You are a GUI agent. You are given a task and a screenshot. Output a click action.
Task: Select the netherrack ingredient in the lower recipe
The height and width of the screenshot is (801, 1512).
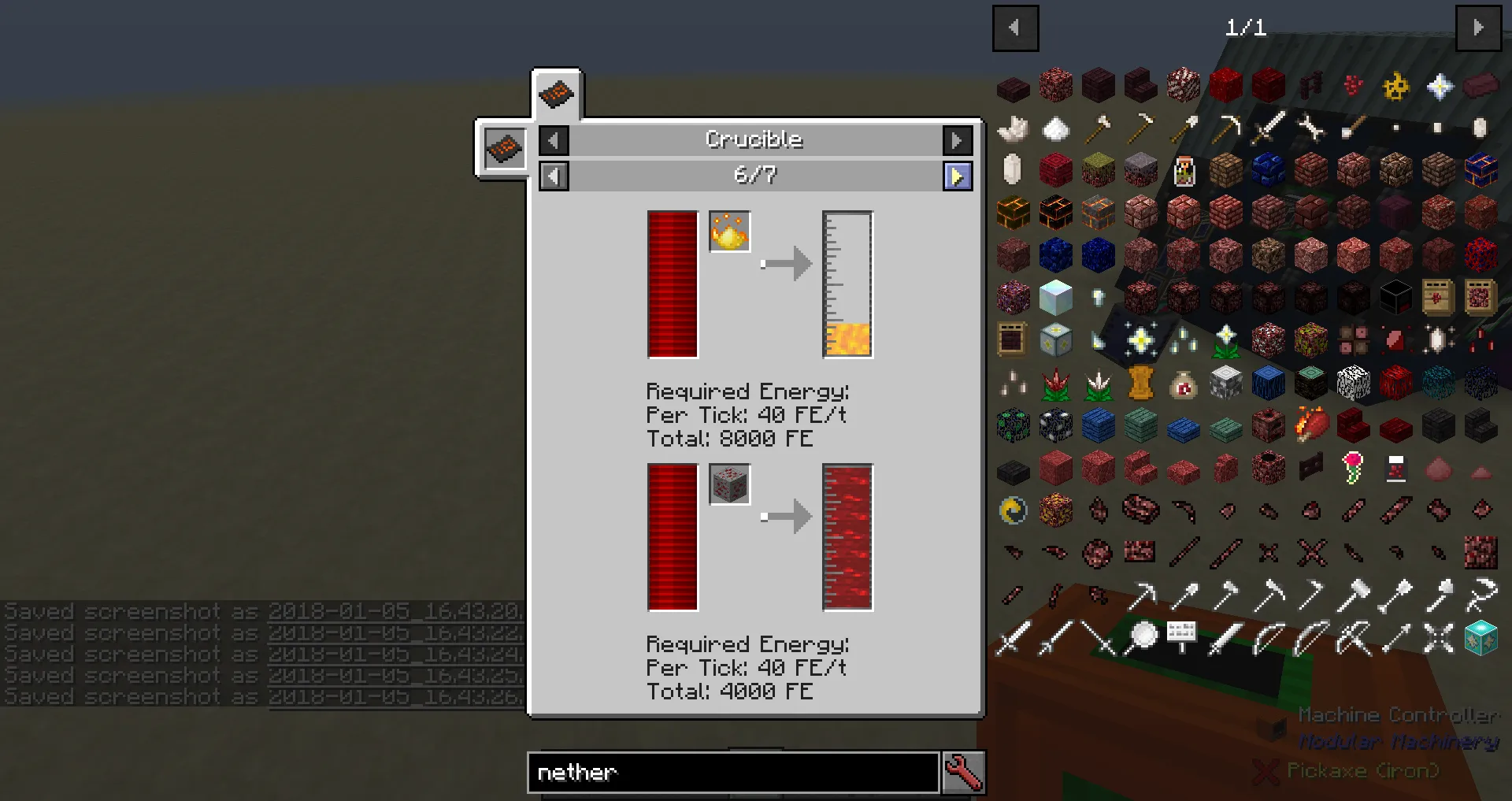coord(729,484)
